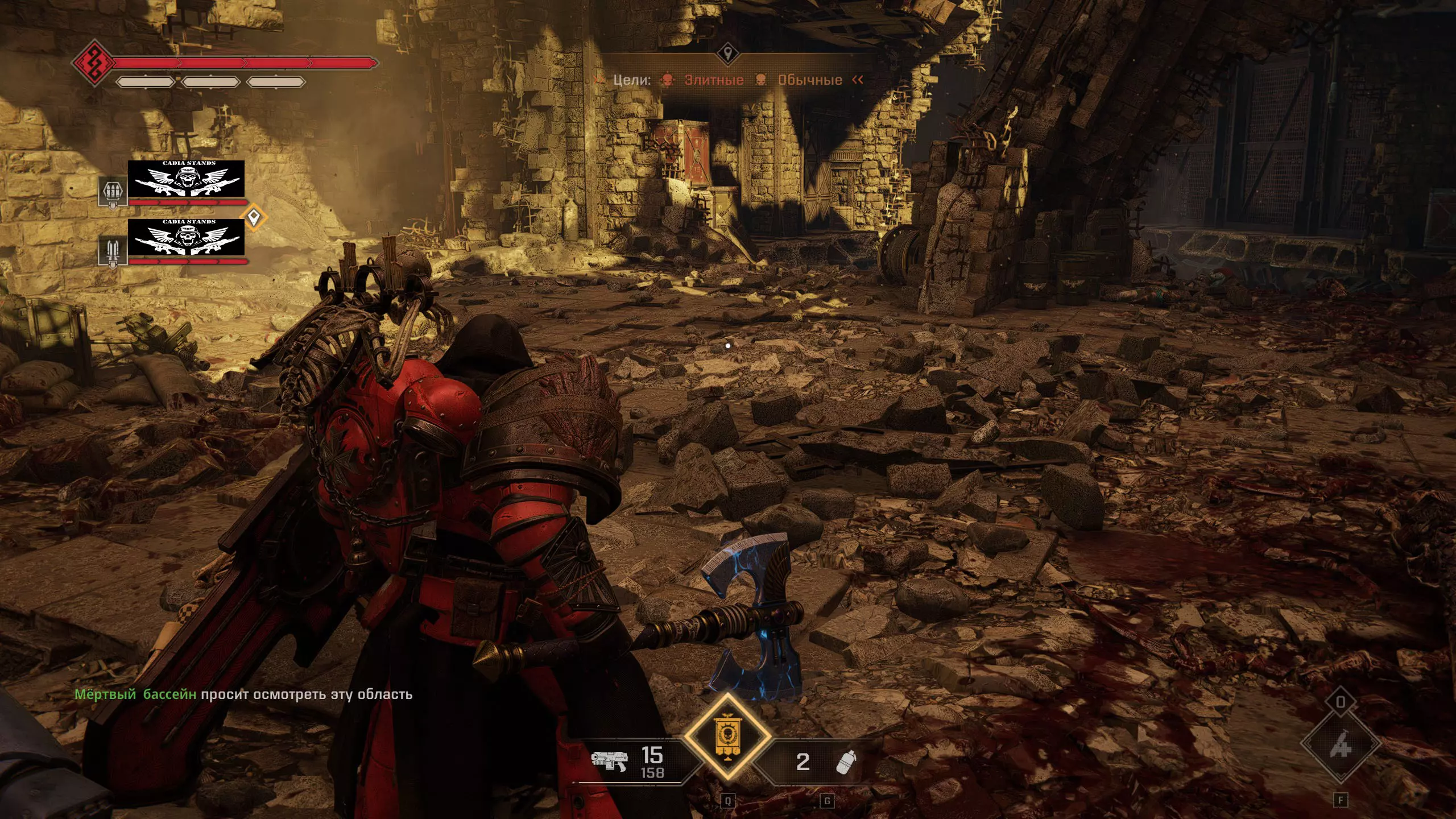Select the bolt pistol weapon icon
The height and width of the screenshot is (819, 1456).
pyautogui.click(x=609, y=760)
